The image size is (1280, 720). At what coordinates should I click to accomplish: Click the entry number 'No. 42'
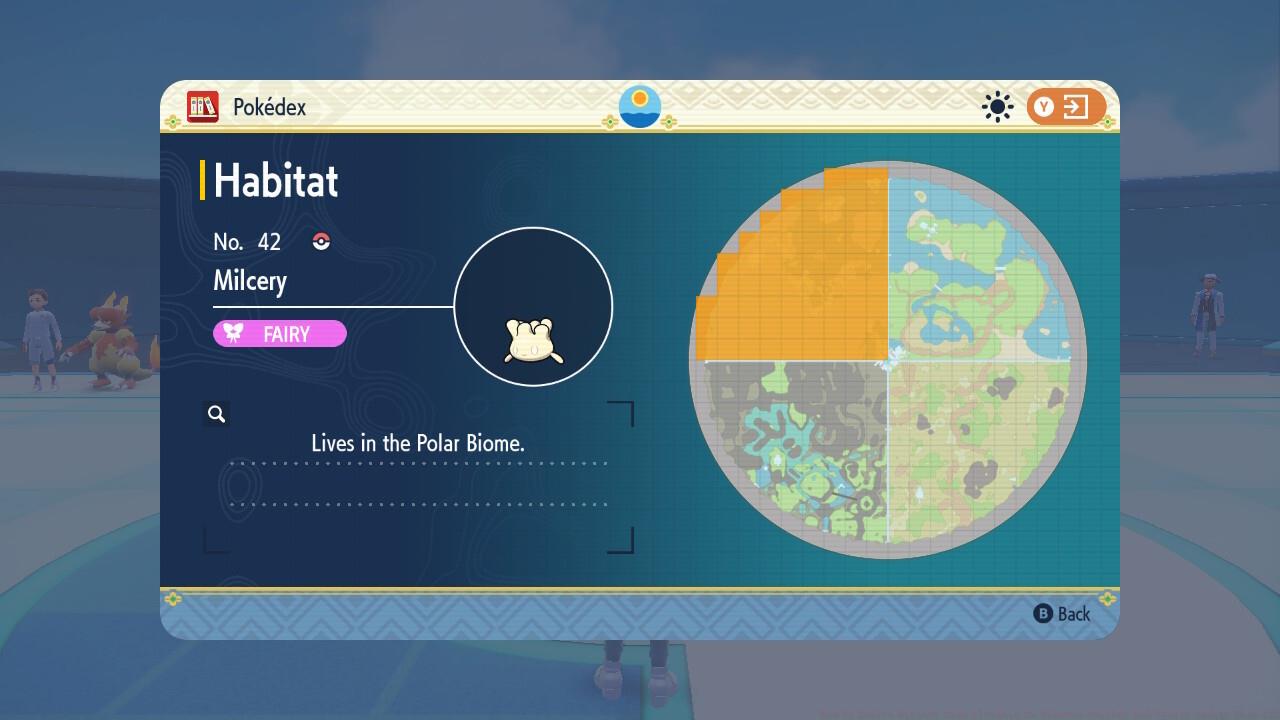click(x=246, y=241)
